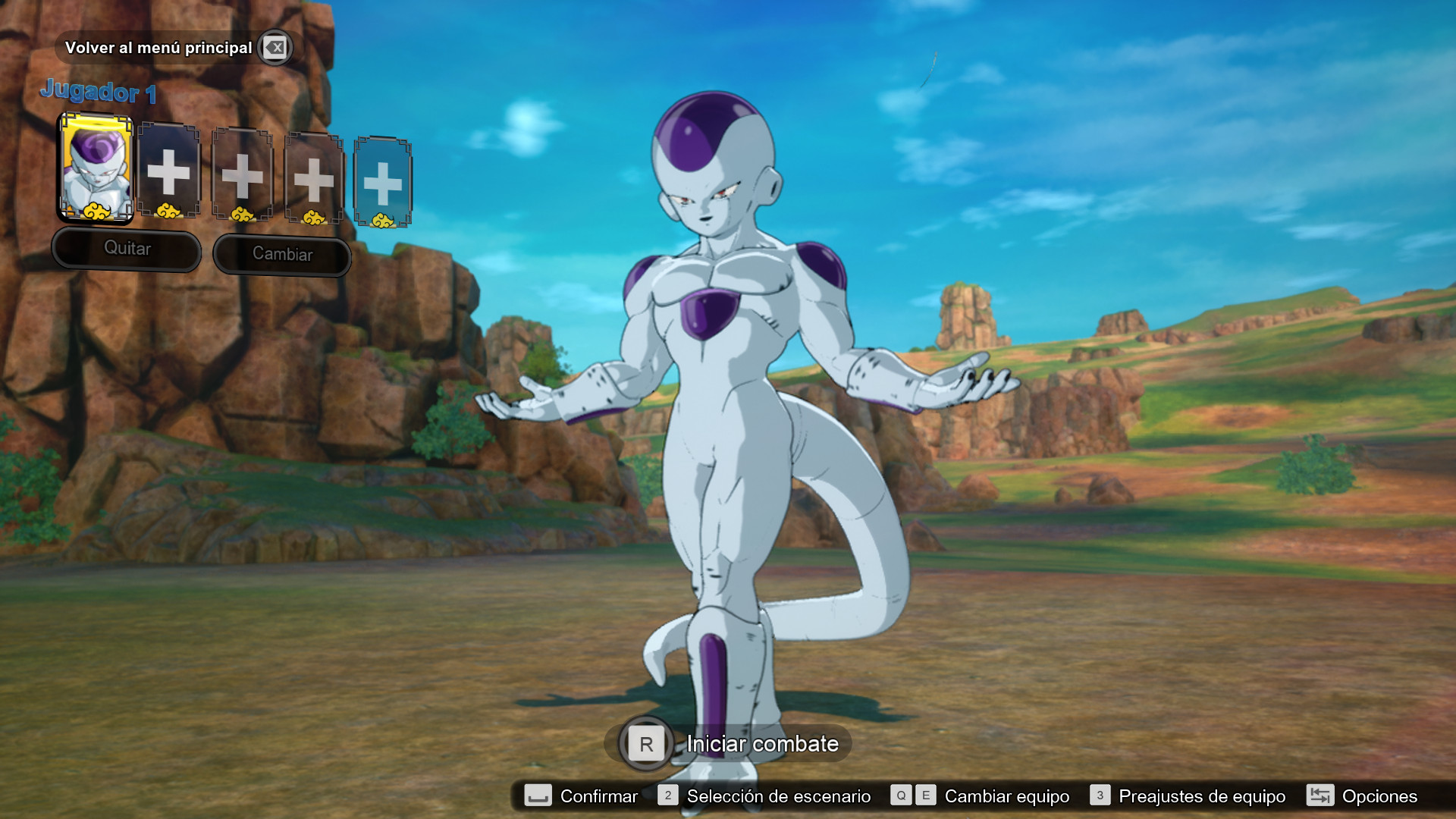Click the 2 key icon for stage selection
Screen dimensions: 1456x819
click(x=667, y=796)
